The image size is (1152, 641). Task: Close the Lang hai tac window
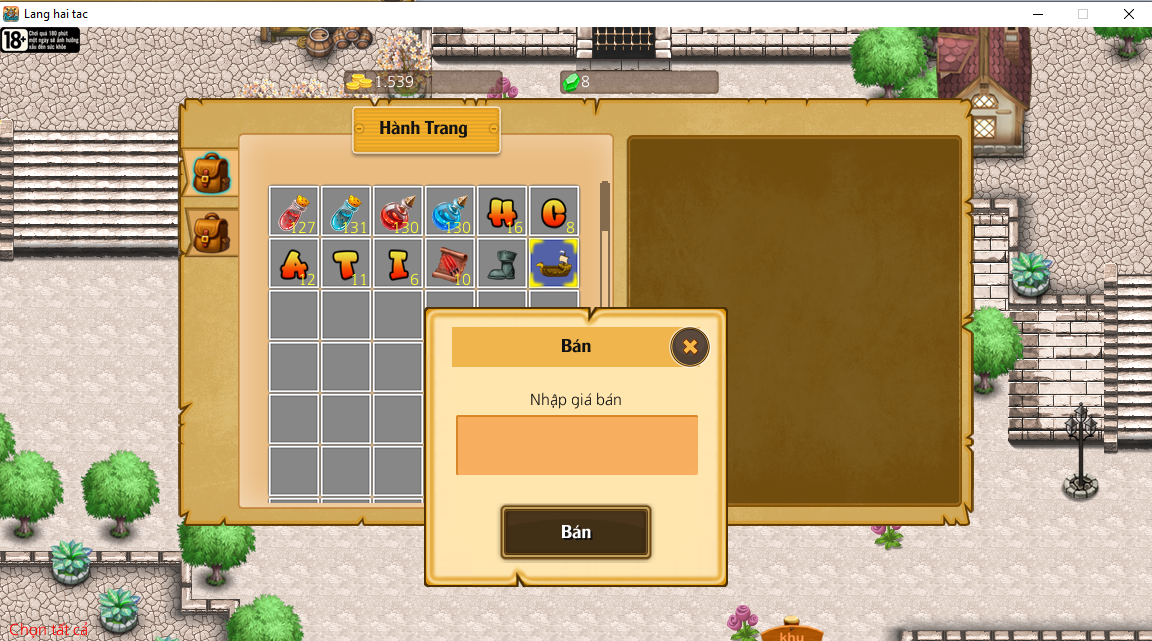1128,14
